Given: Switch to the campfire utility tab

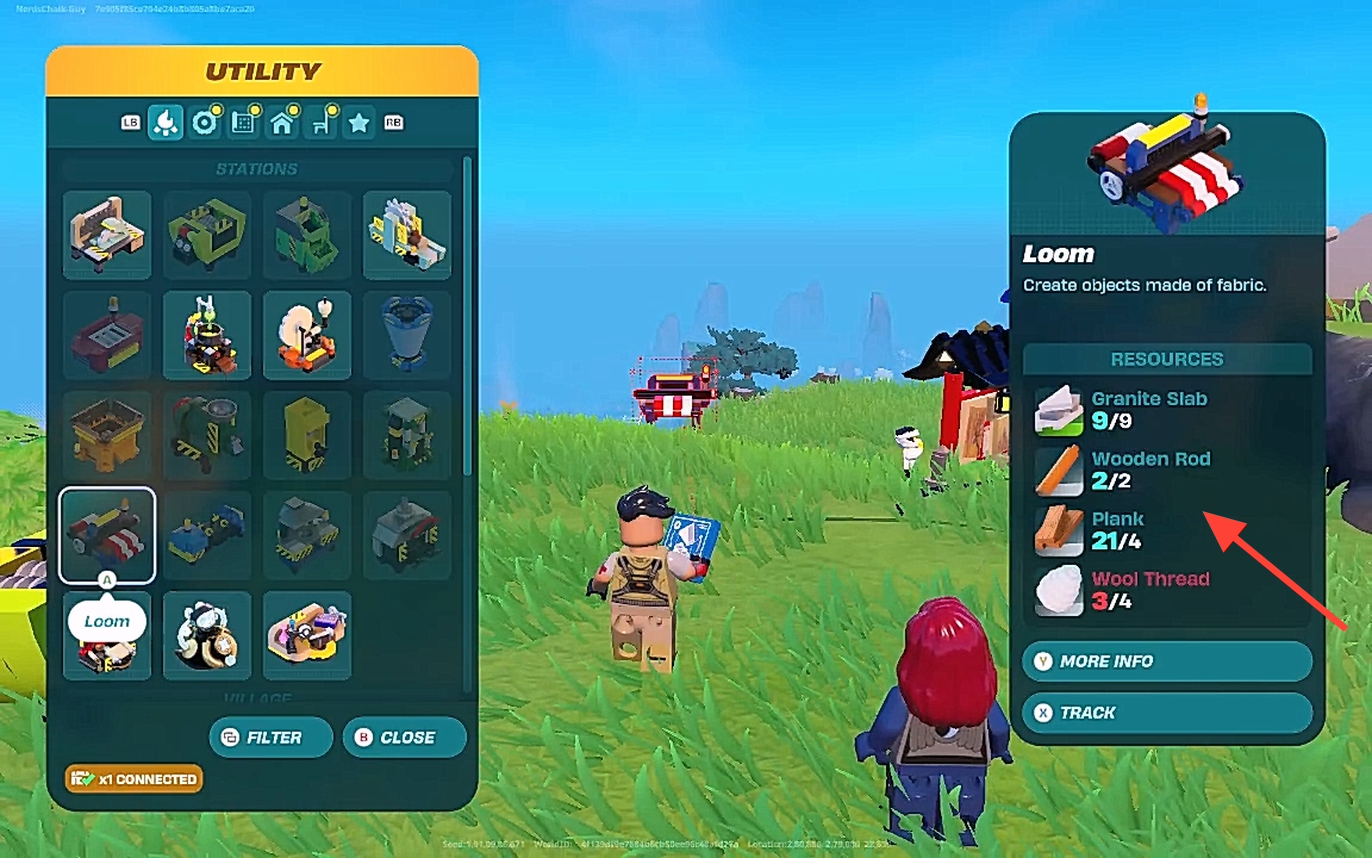Looking at the screenshot, I should coord(165,122).
